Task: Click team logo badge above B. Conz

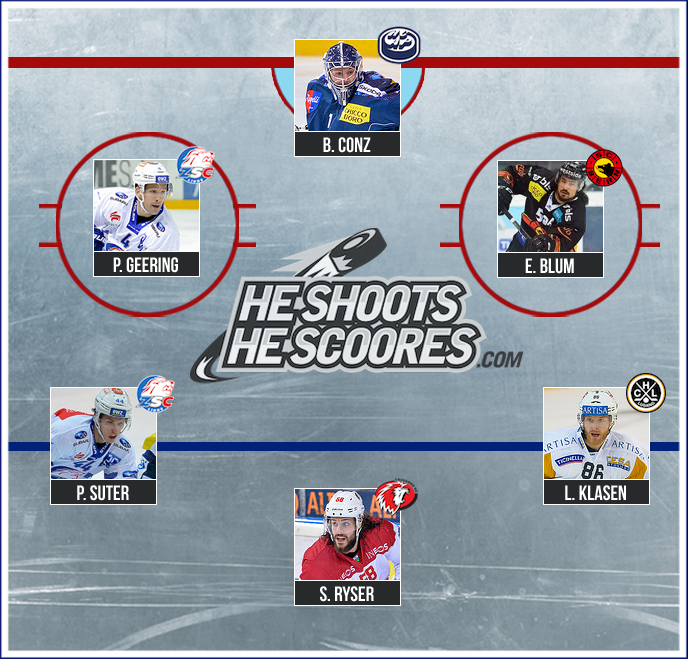Action: [x=399, y=45]
